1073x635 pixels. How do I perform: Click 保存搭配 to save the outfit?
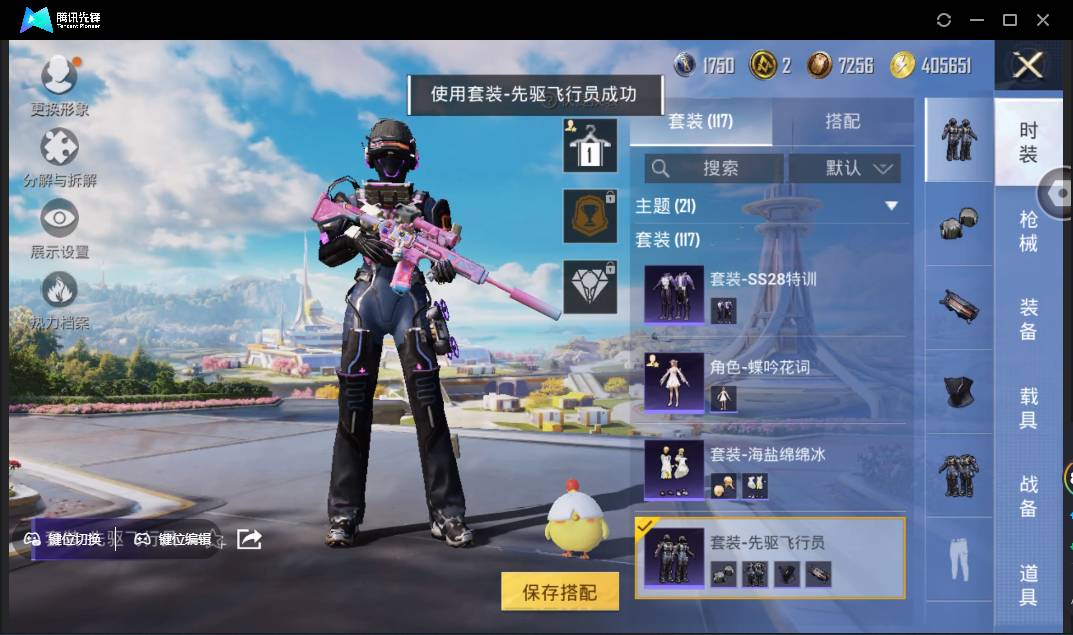(559, 592)
